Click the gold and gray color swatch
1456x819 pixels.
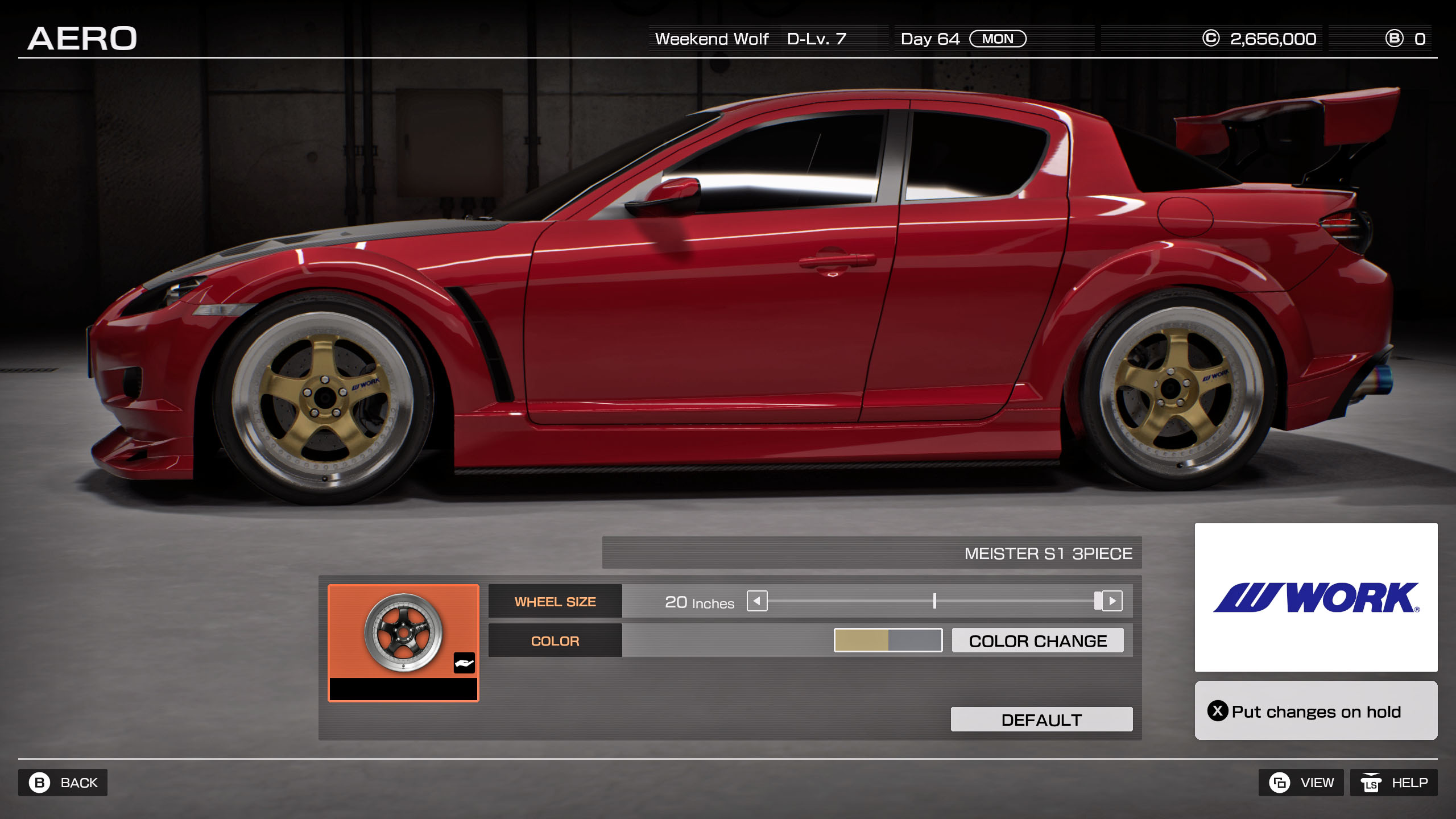tap(888, 640)
